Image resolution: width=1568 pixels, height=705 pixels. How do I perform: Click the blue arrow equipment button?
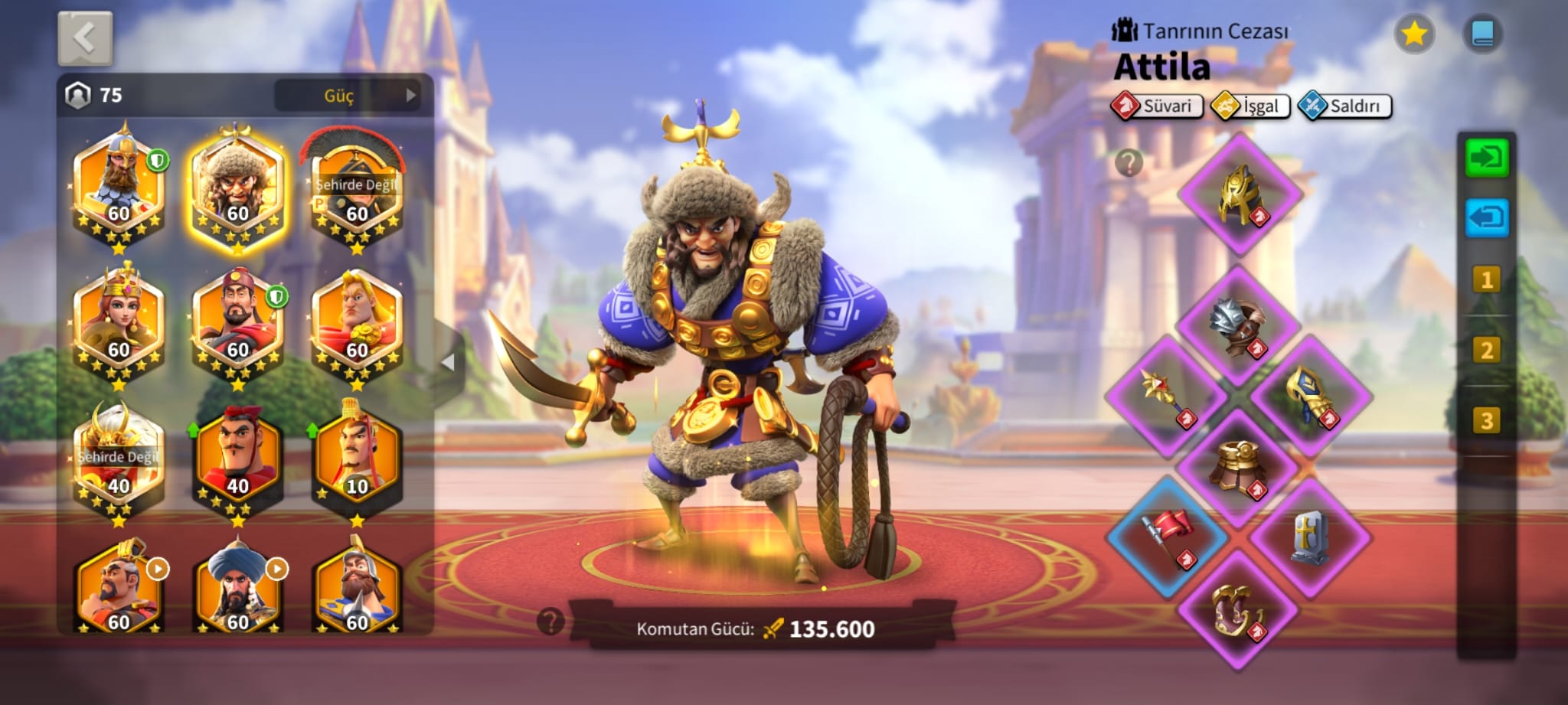[1486, 217]
